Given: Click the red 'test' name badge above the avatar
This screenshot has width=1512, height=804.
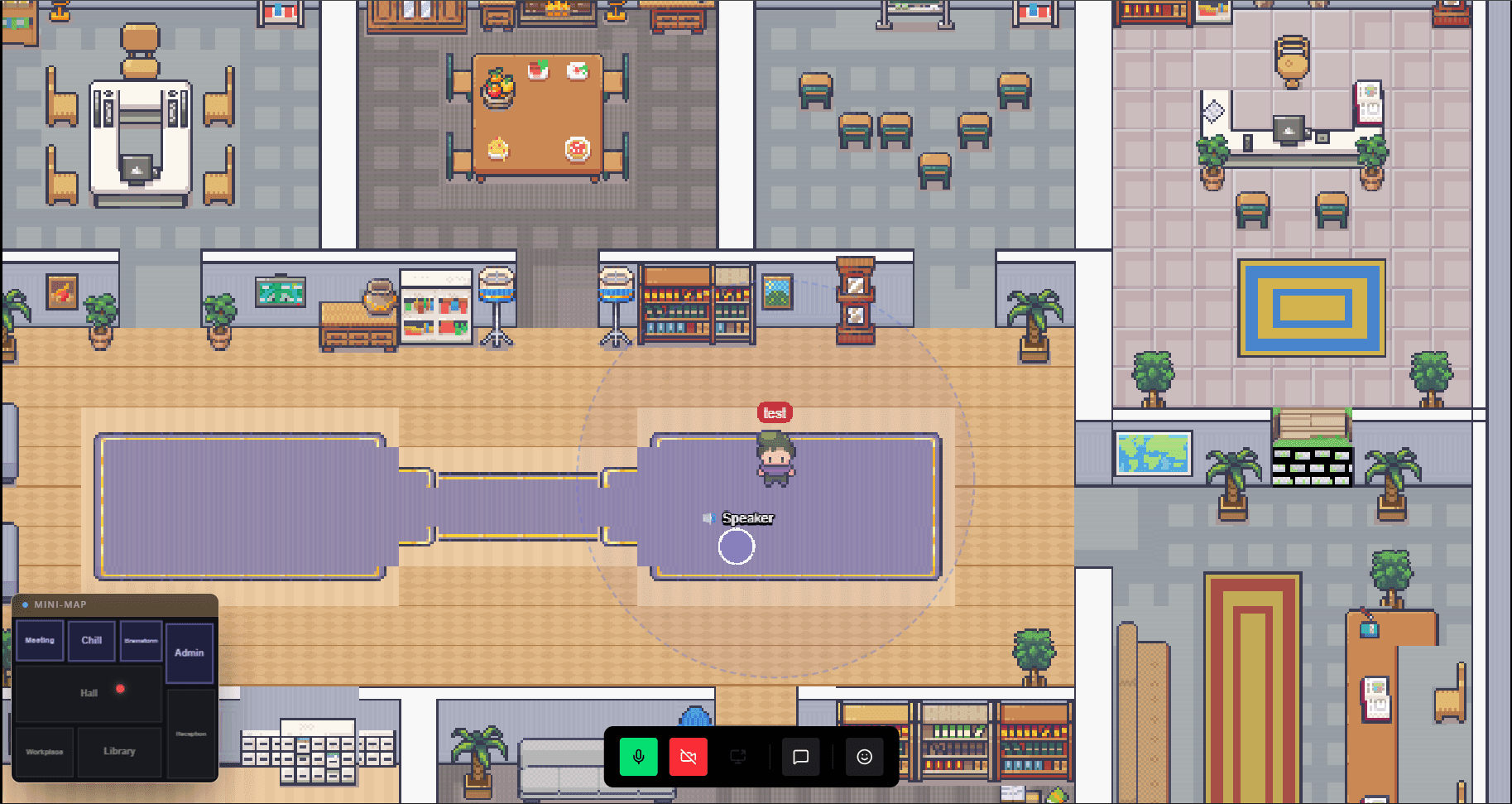Looking at the screenshot, I should 774,412.
